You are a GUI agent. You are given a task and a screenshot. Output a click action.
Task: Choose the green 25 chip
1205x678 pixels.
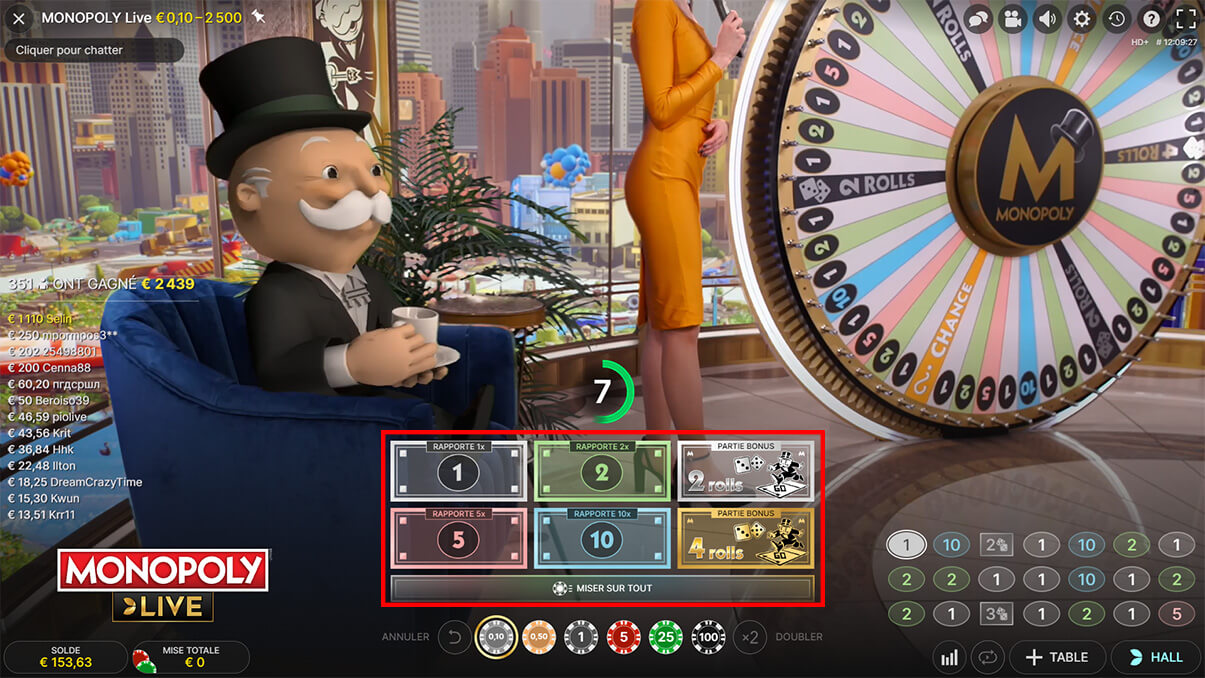665,637
